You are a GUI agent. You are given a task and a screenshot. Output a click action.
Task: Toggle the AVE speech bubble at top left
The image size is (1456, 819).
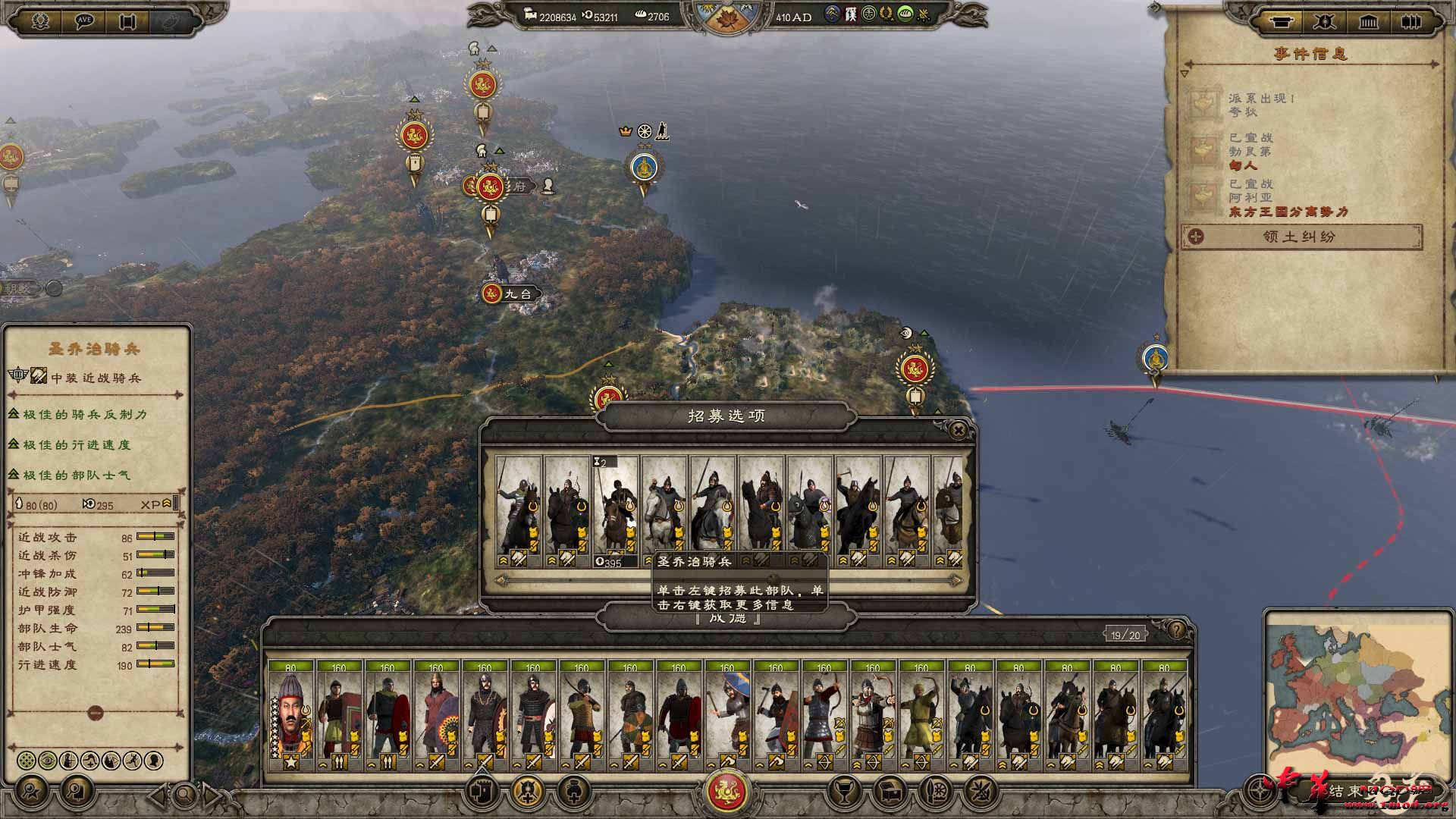[x=83, y=21]
